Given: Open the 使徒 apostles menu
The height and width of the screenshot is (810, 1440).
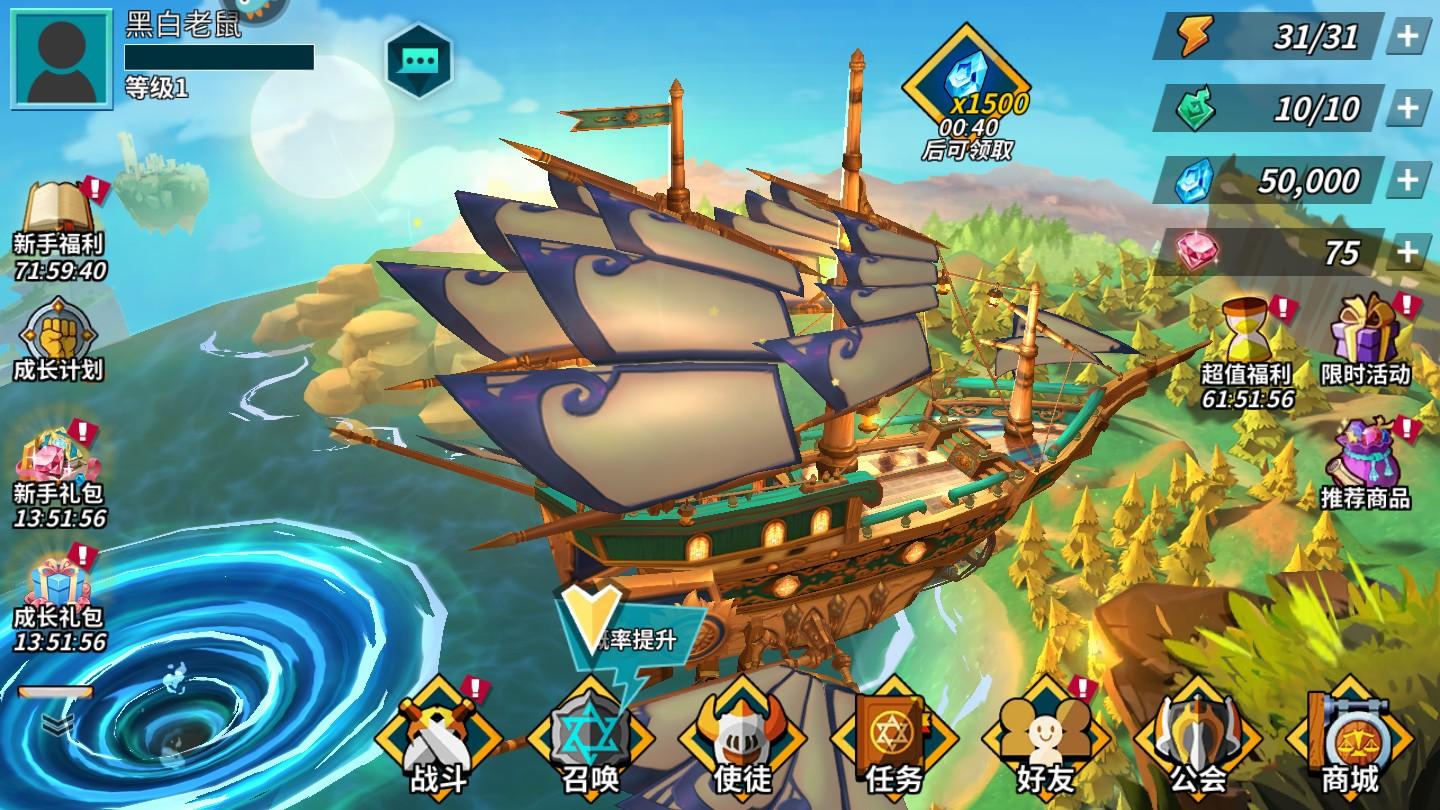Looking at the screenshot, I should click(742, 740).
